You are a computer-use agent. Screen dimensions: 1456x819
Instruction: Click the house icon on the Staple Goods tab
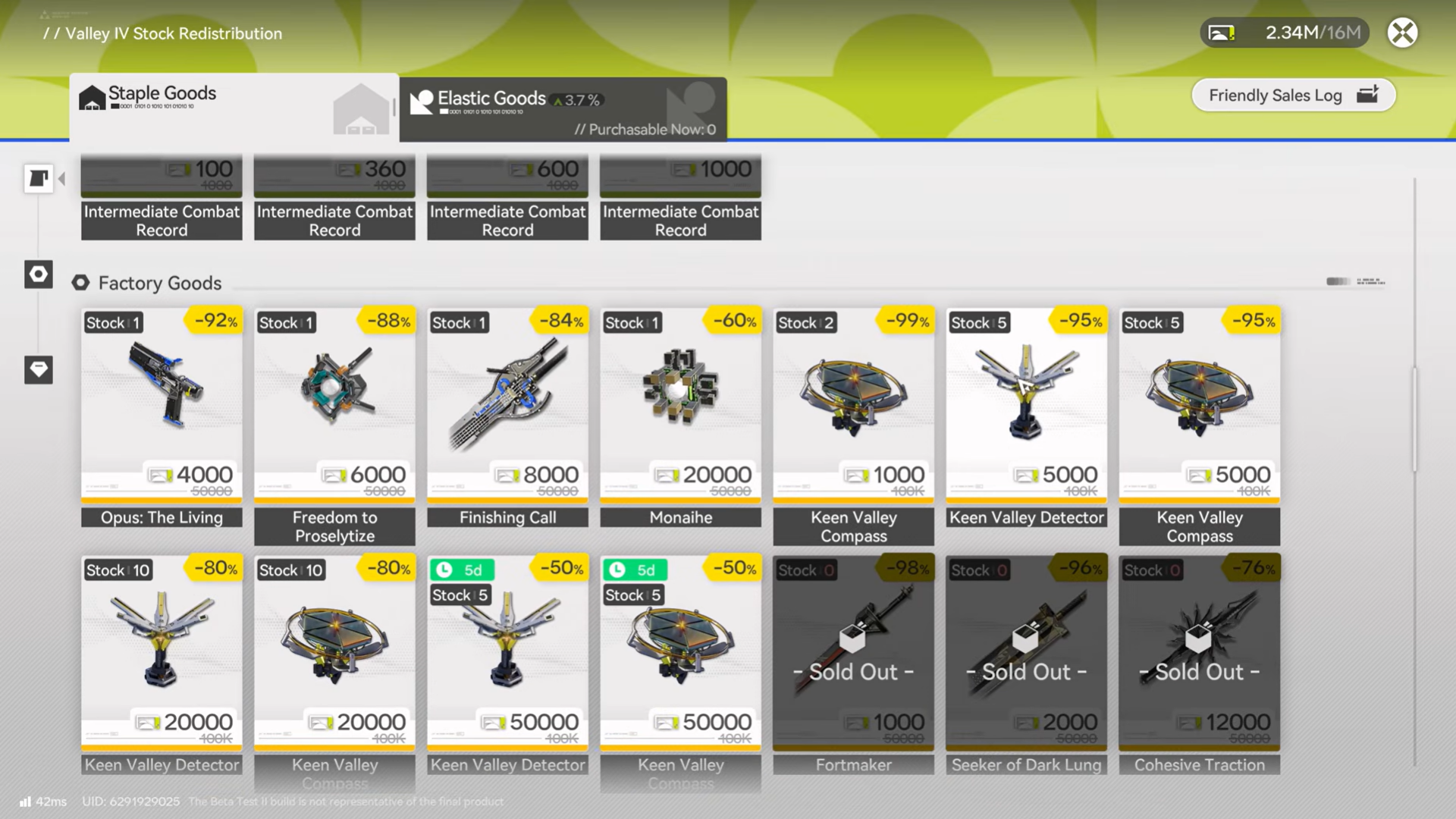(x=93, y=98)
